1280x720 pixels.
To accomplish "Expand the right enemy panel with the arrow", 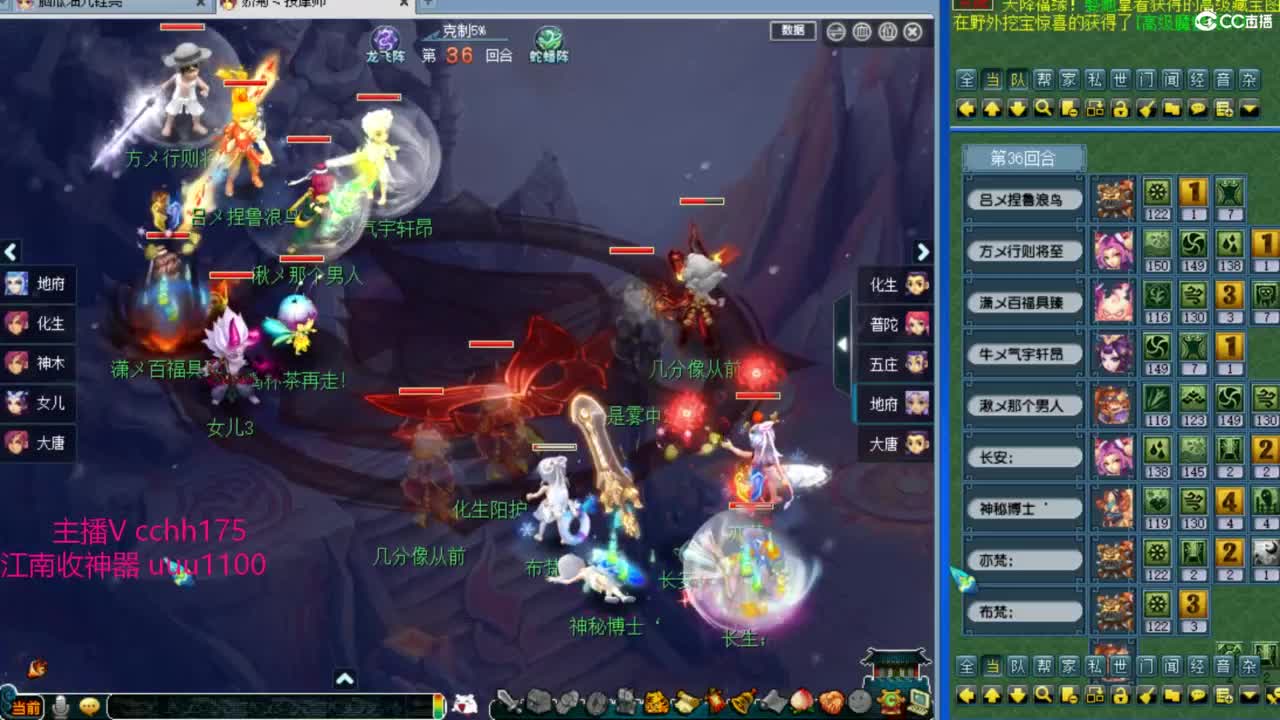I will pyautogui.click(x=922, y=252).
